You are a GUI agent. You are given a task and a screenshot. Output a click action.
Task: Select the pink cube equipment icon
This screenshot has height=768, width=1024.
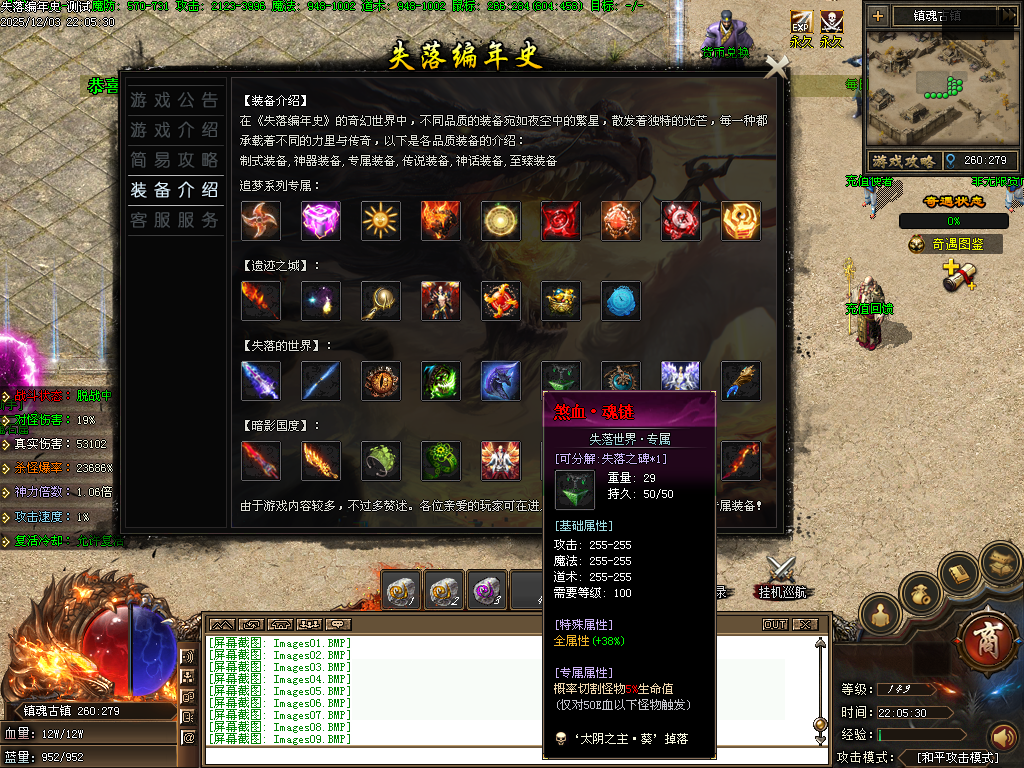coord(321,221)
